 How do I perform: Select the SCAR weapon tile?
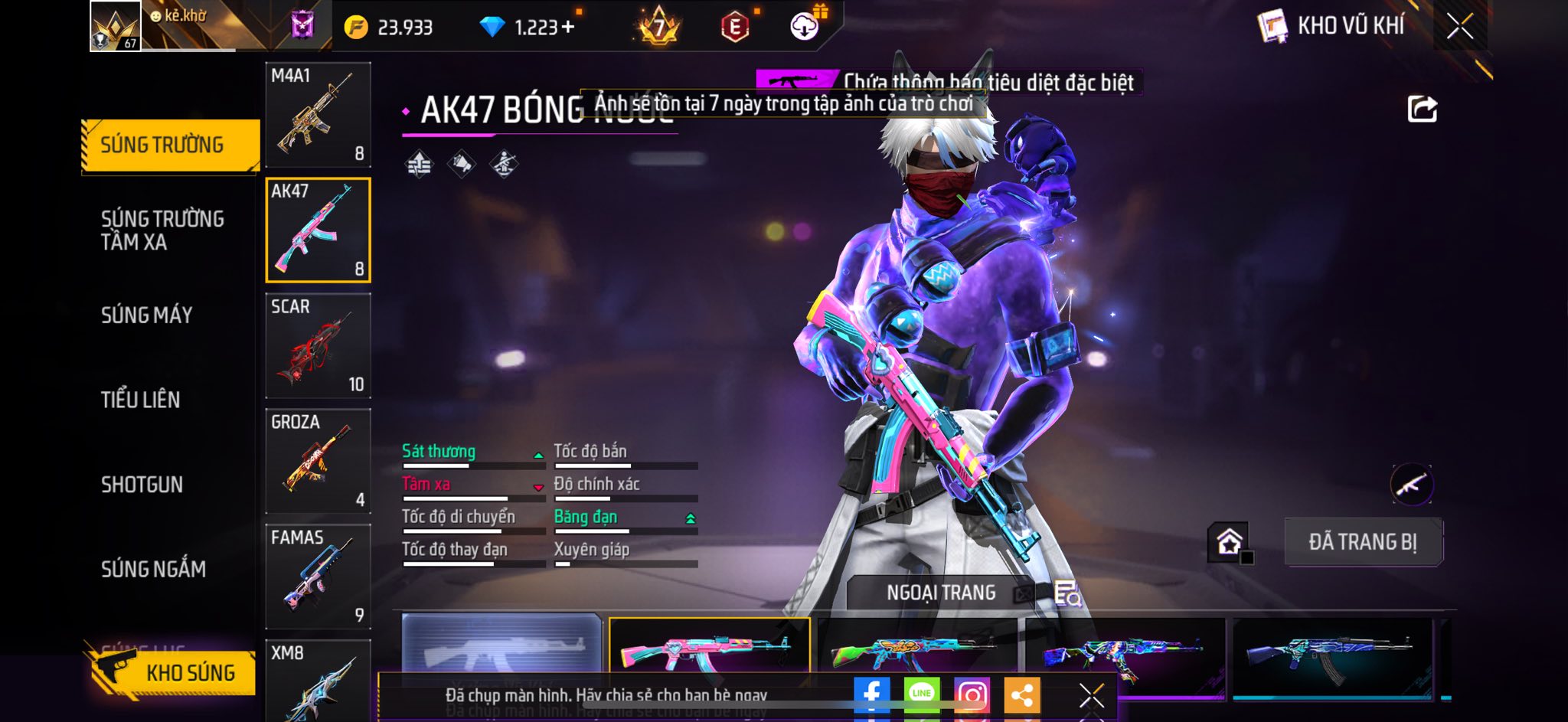click(318, 346)
